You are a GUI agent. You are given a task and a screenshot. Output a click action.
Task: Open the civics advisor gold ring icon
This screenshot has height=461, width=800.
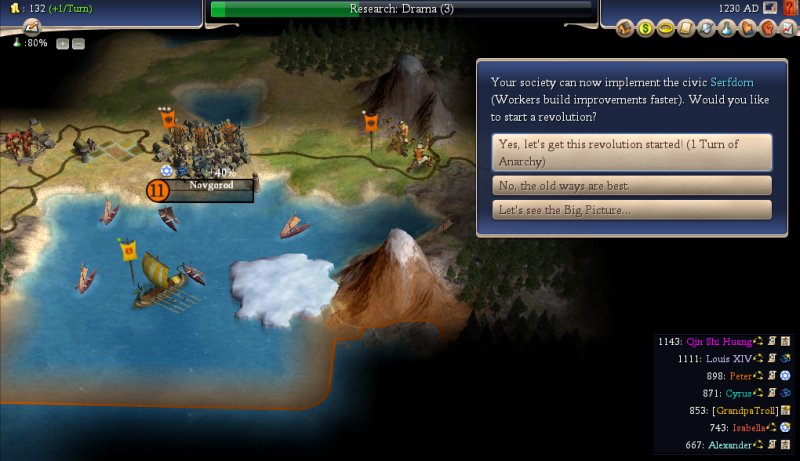coord(663,28)
